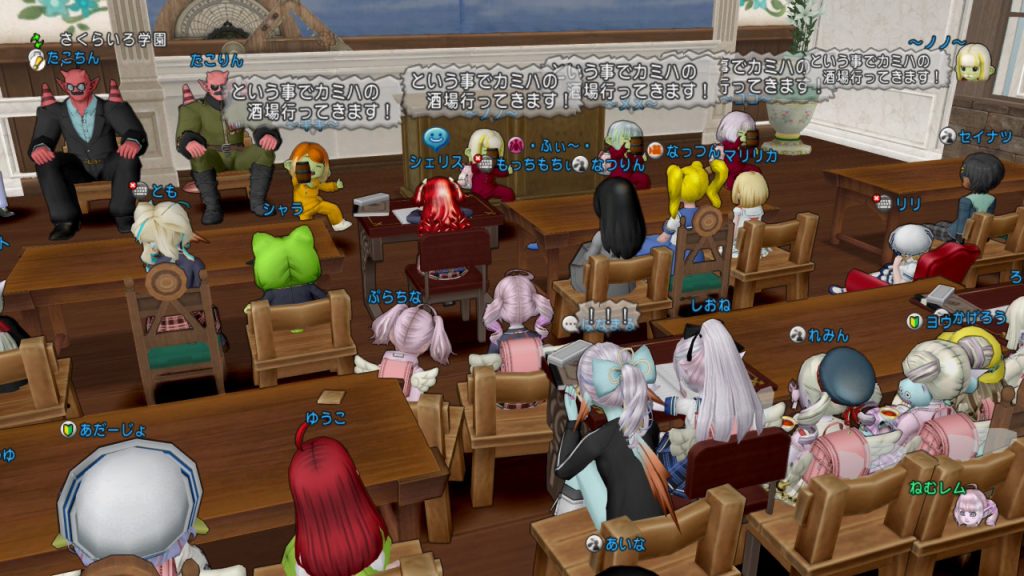Viewport: 1024px width, 576px height.
Task: Choose the れみん player nameplate
Action: click(x=829, y=335)
